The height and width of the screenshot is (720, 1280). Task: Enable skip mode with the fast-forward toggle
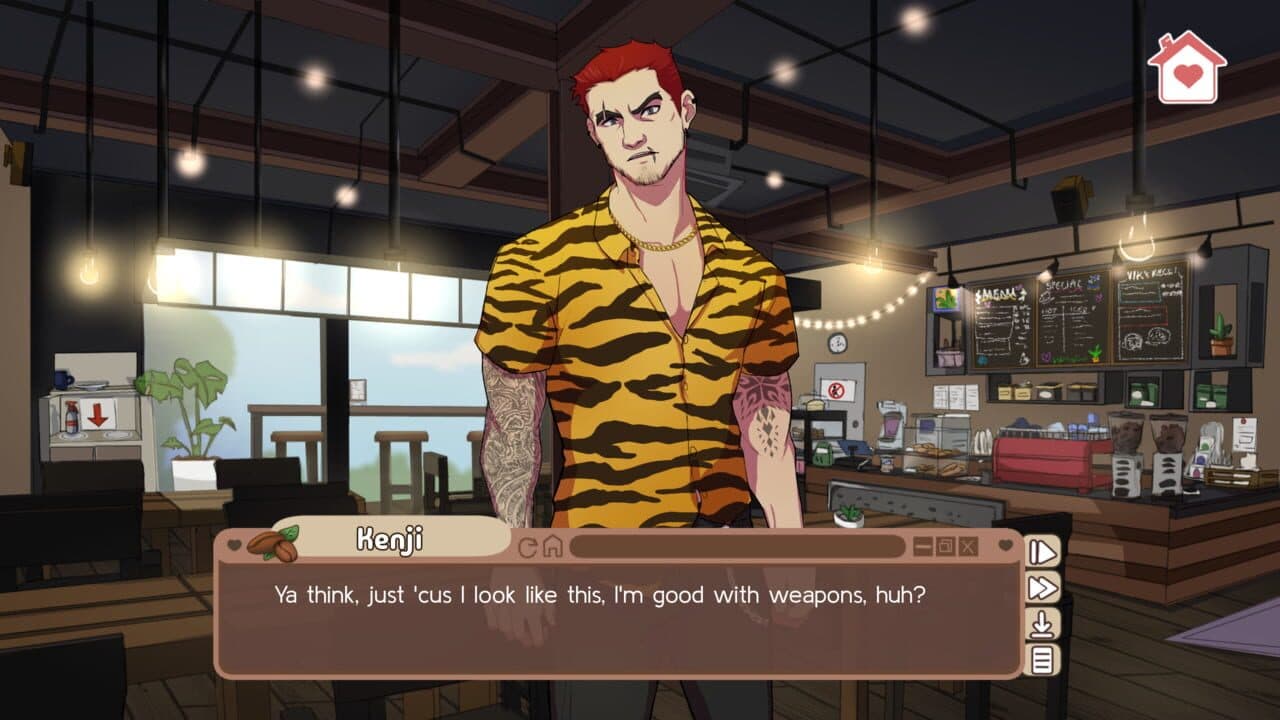(1043, 585)
